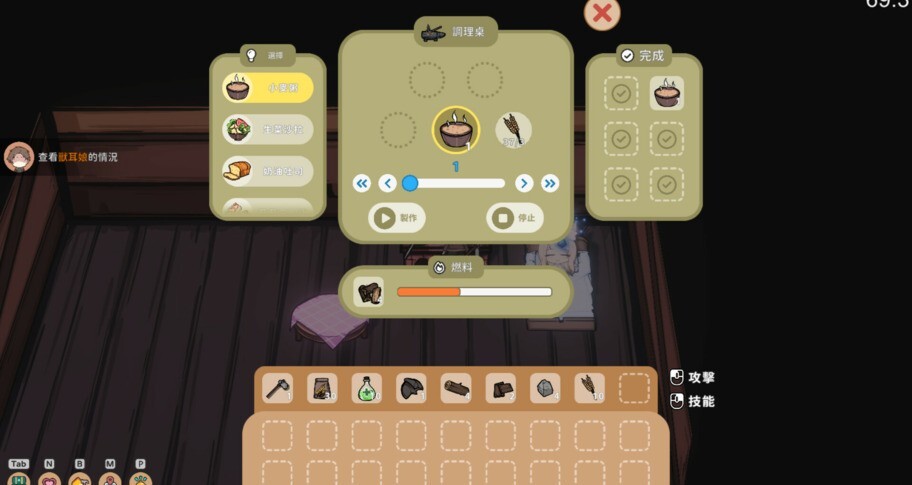Collect the finished porridge from the completed panel
The width and height of the screenshot is (912, 485).
click(667, 93)
